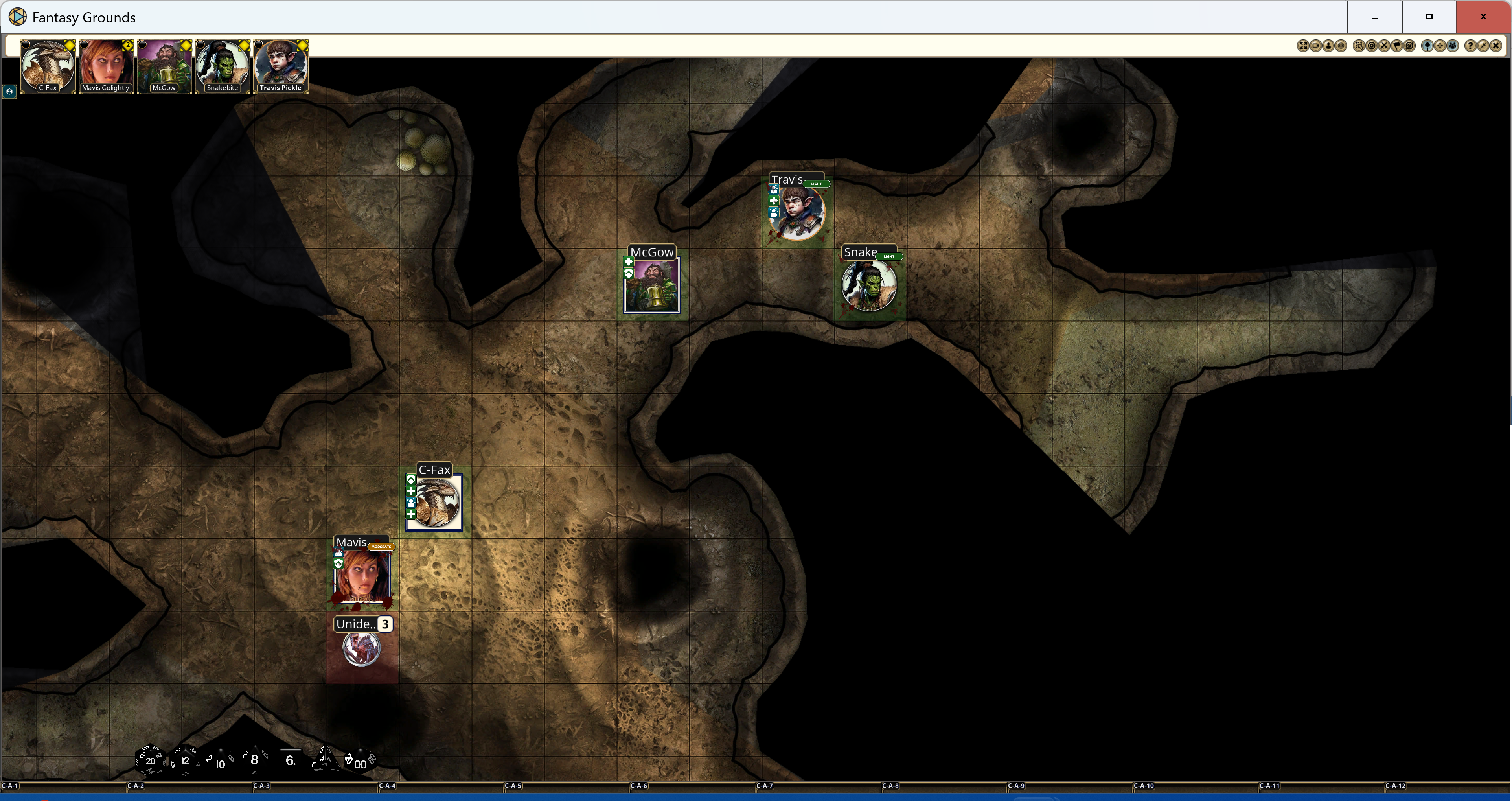Select the Travis Pickle portrait
1512x801 pixels.
(281, 66)
